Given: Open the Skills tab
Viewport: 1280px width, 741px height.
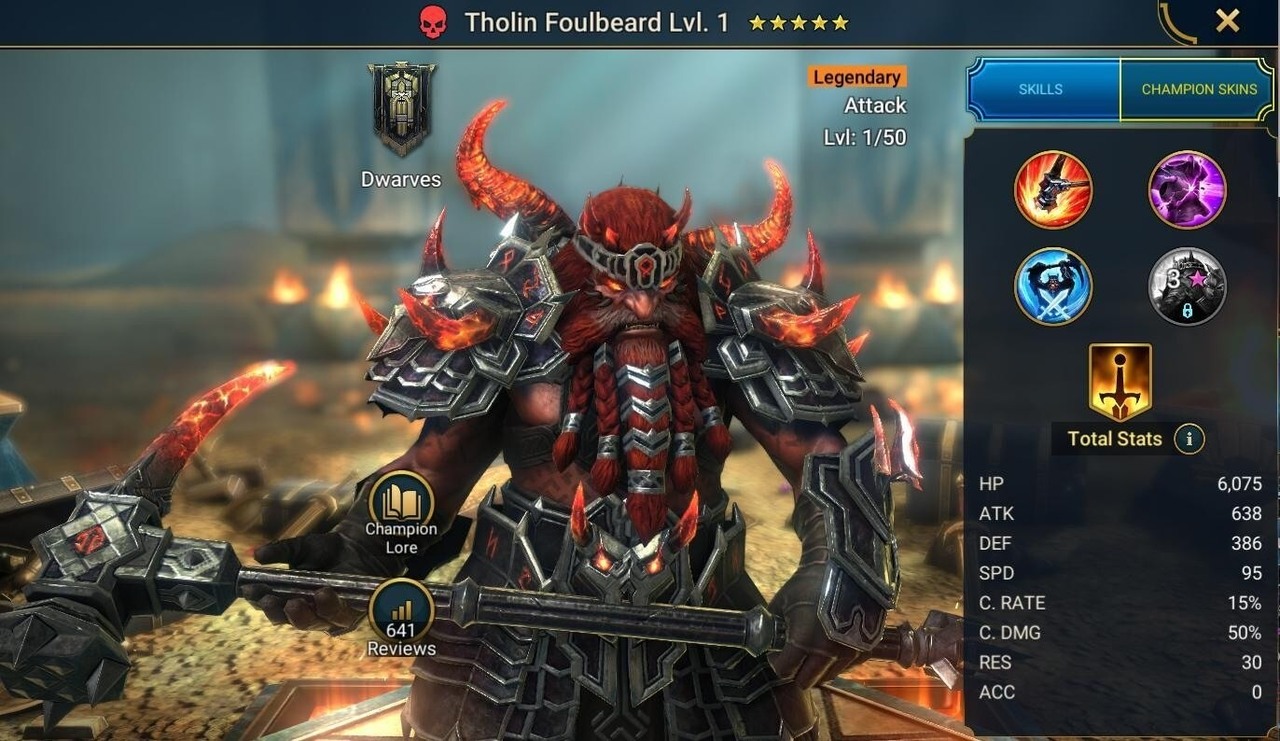Looking at the screenshot, I should click(x=1041, y=89).
